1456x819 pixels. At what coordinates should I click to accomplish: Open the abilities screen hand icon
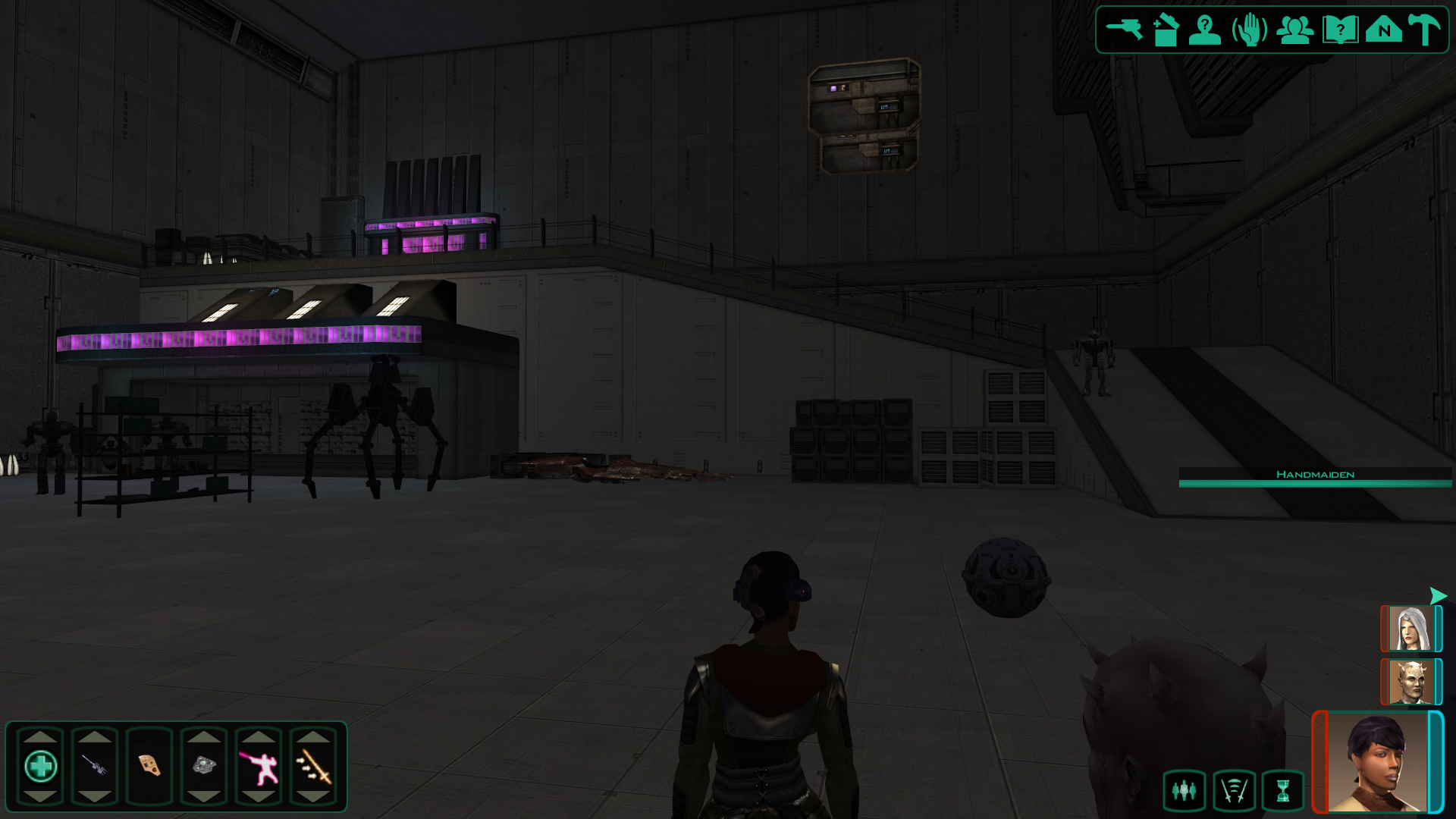click(1250, 30)
